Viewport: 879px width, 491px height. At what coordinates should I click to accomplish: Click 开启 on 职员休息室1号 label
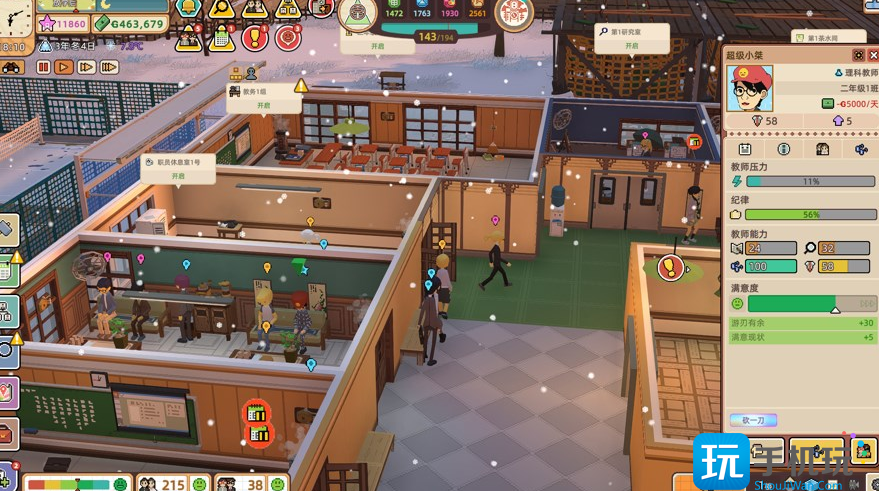[178, 175]
